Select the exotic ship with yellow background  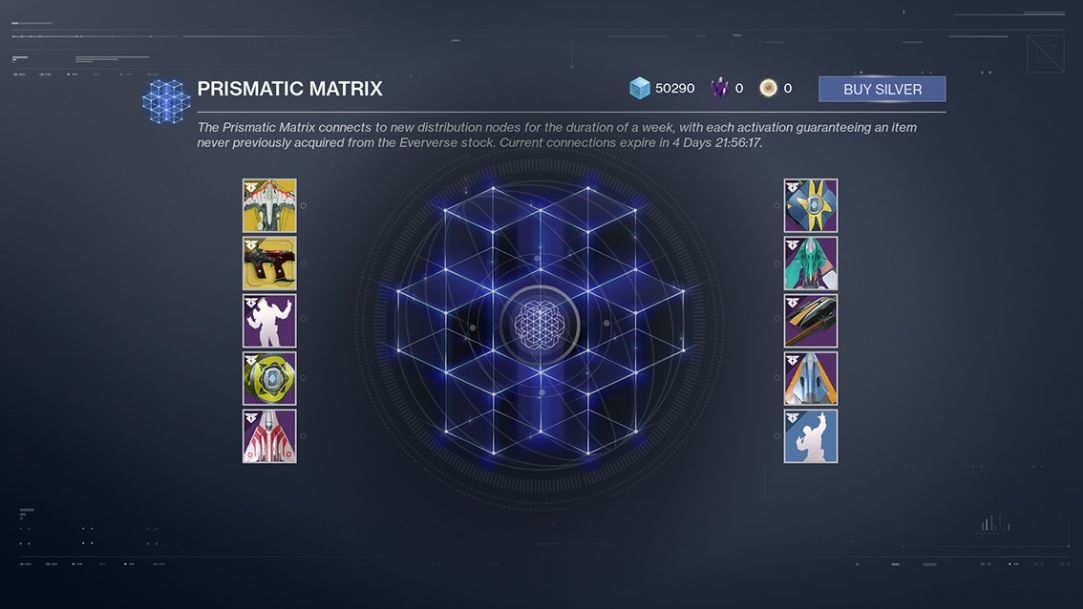pos(269,206)
